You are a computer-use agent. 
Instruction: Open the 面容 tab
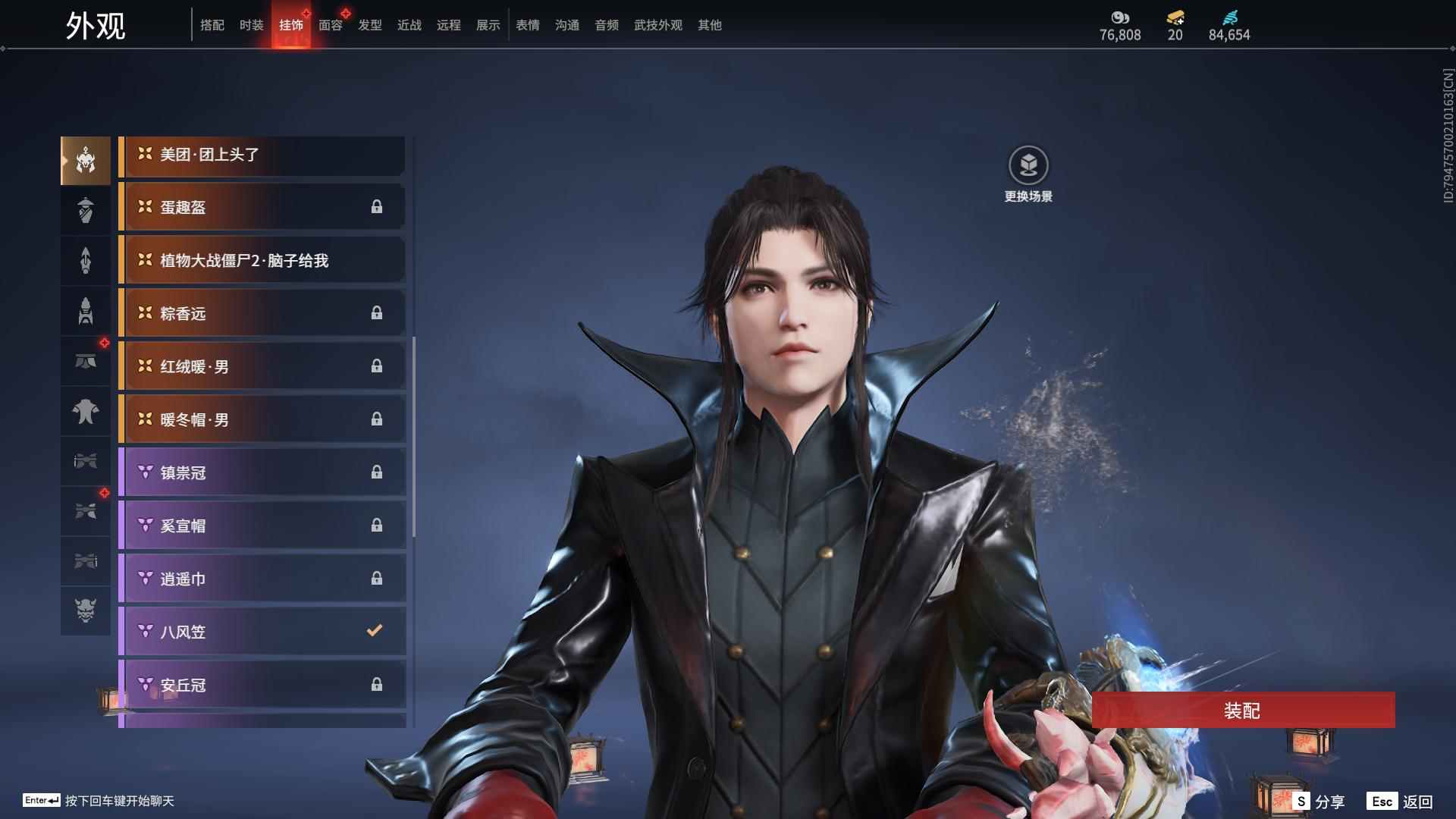point(330,25)
